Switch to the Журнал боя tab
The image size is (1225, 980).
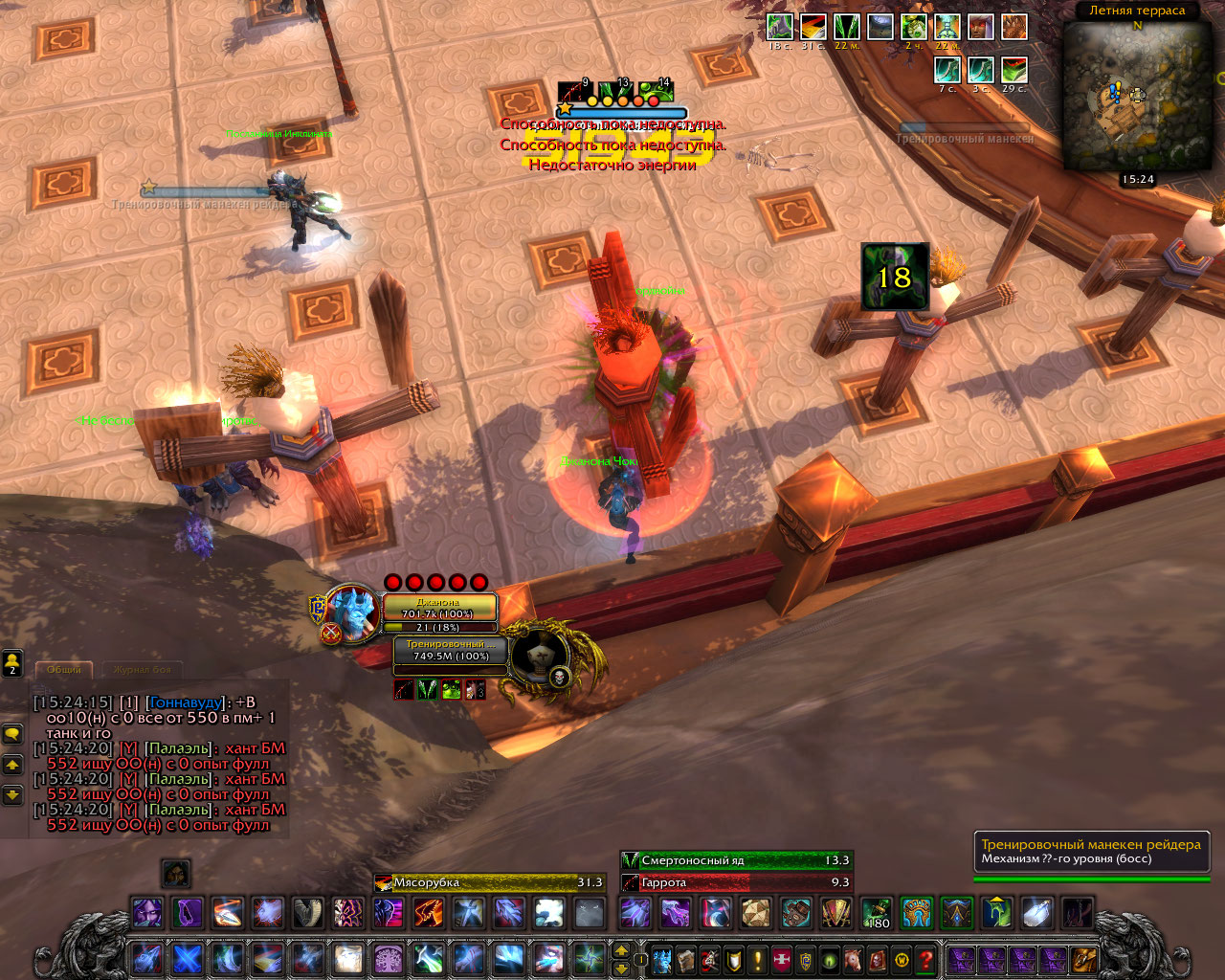pyautogui.click(x=142, y=670)
